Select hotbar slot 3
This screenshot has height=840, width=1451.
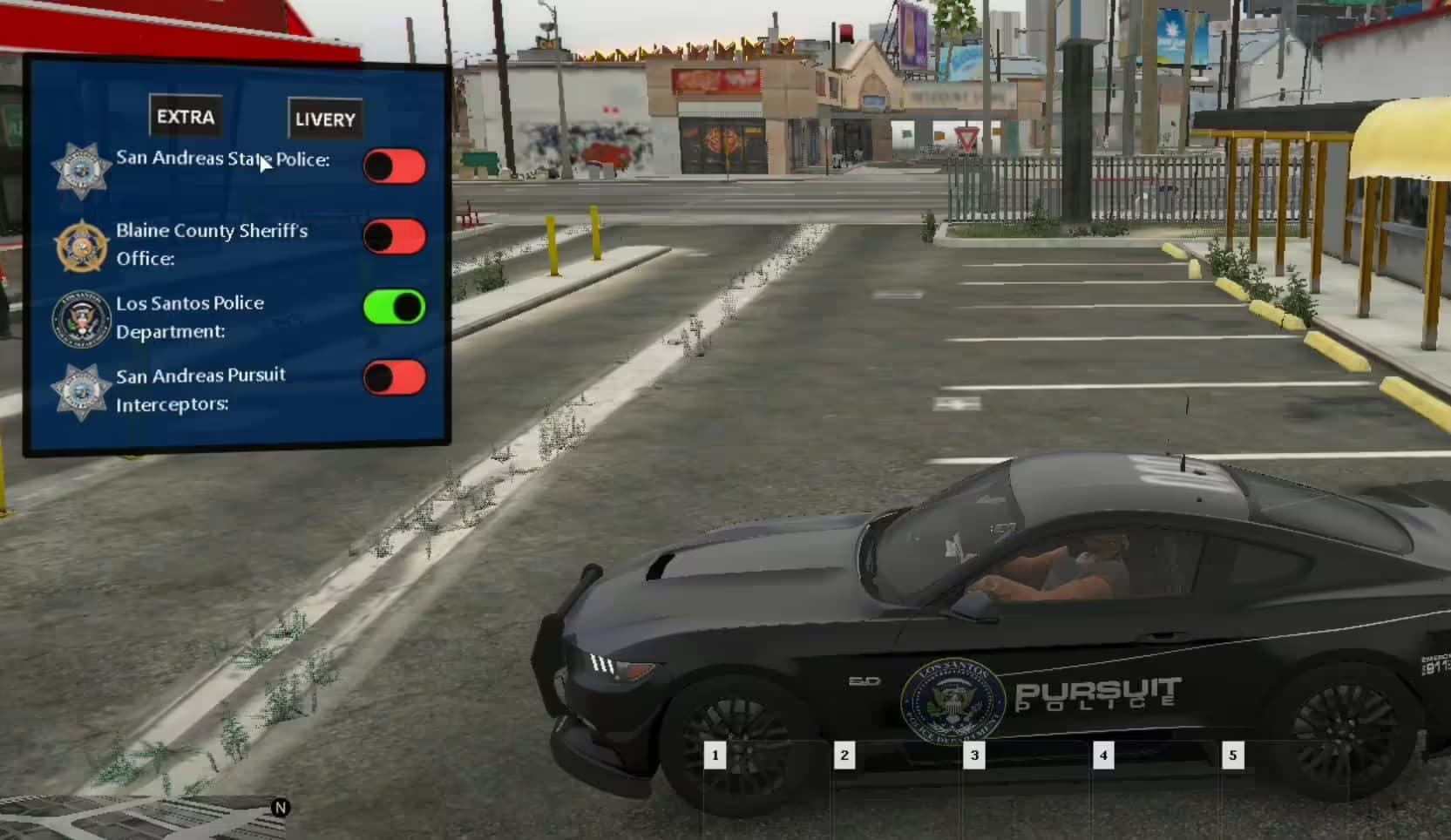(974, 755)
